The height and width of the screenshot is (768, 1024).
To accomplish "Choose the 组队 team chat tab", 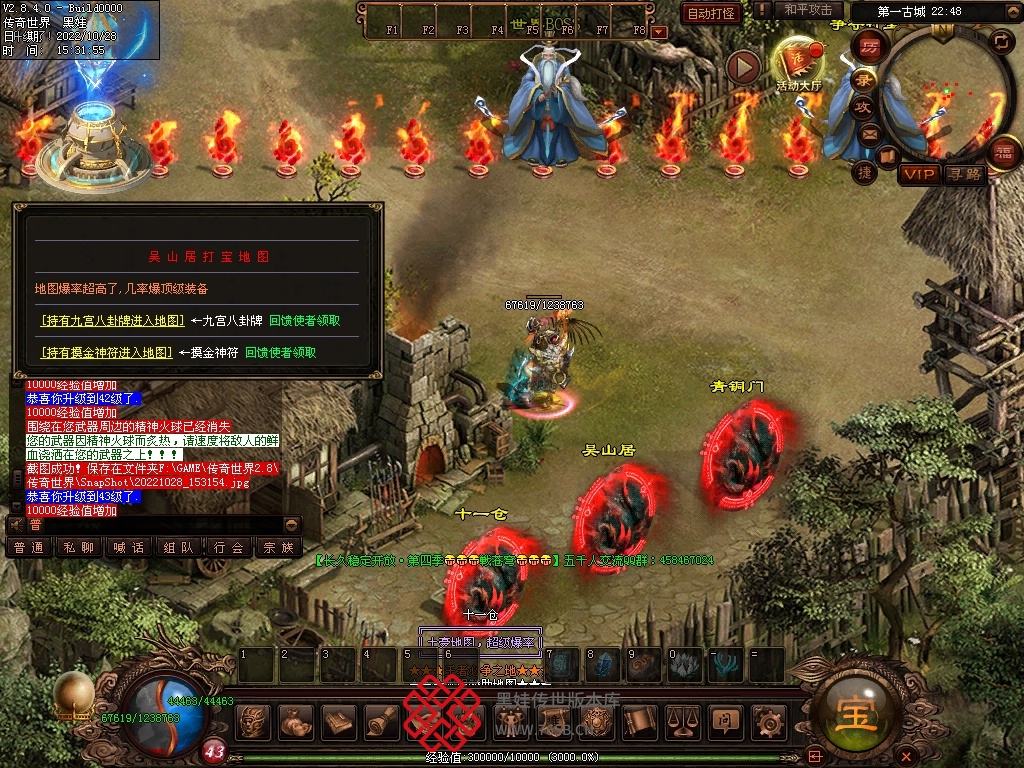I will pyautogui.click(x=179, y=547).
